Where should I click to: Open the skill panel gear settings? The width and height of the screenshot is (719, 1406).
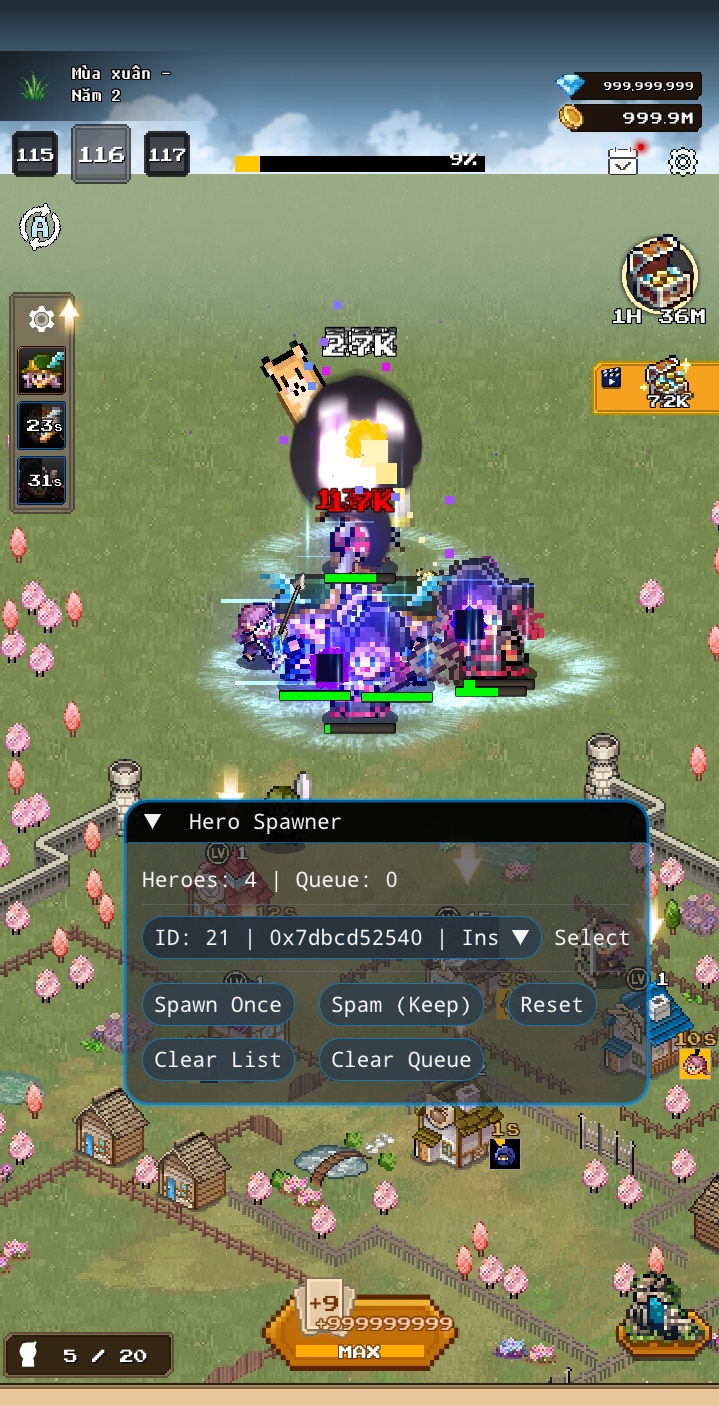point(42,319)
